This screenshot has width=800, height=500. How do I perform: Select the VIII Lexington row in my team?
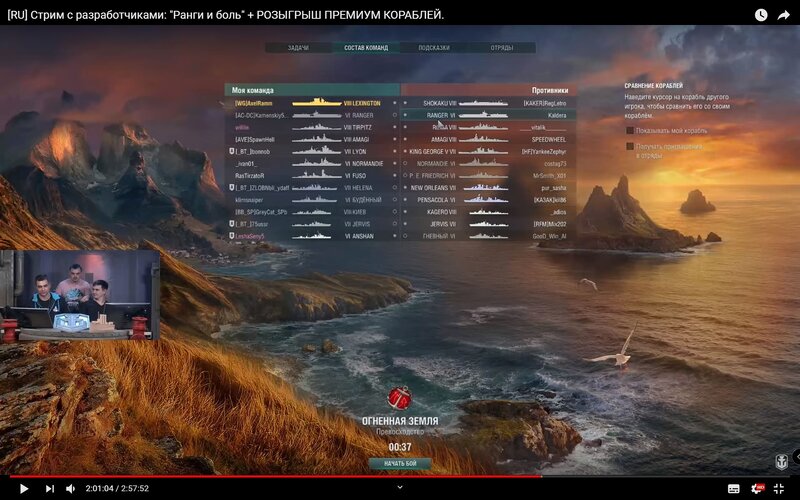point(312,103)
